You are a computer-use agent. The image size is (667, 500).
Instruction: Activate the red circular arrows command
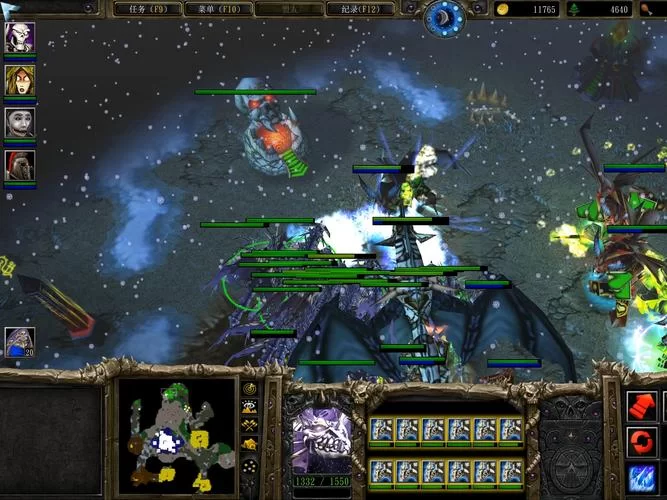[x=641, y=441]
